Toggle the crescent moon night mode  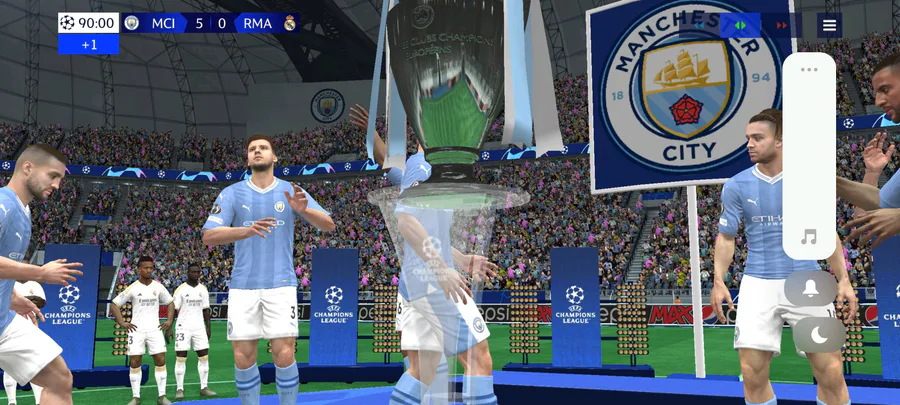(x=819, y=335)
